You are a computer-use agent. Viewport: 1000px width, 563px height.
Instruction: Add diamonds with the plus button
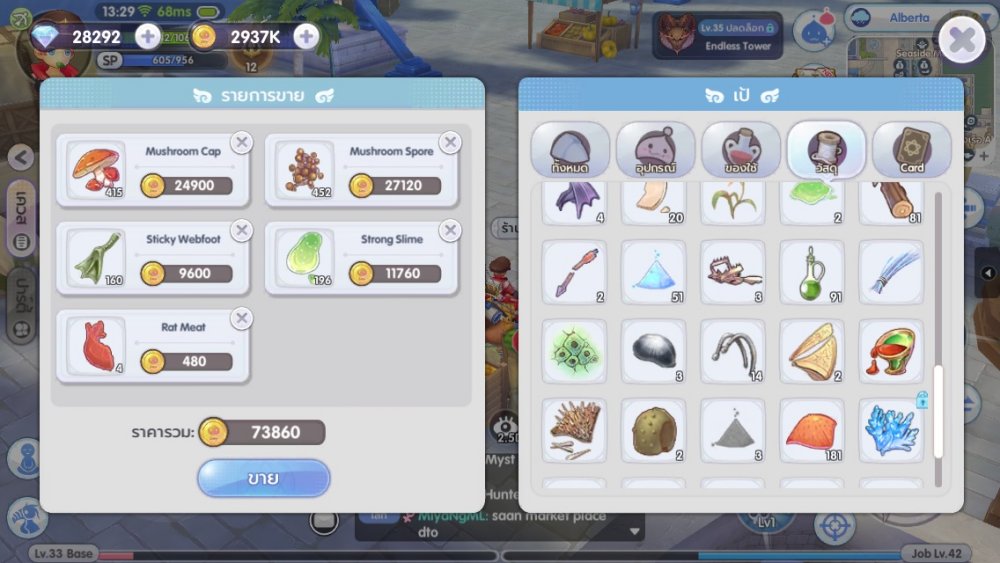coord(147,37)
